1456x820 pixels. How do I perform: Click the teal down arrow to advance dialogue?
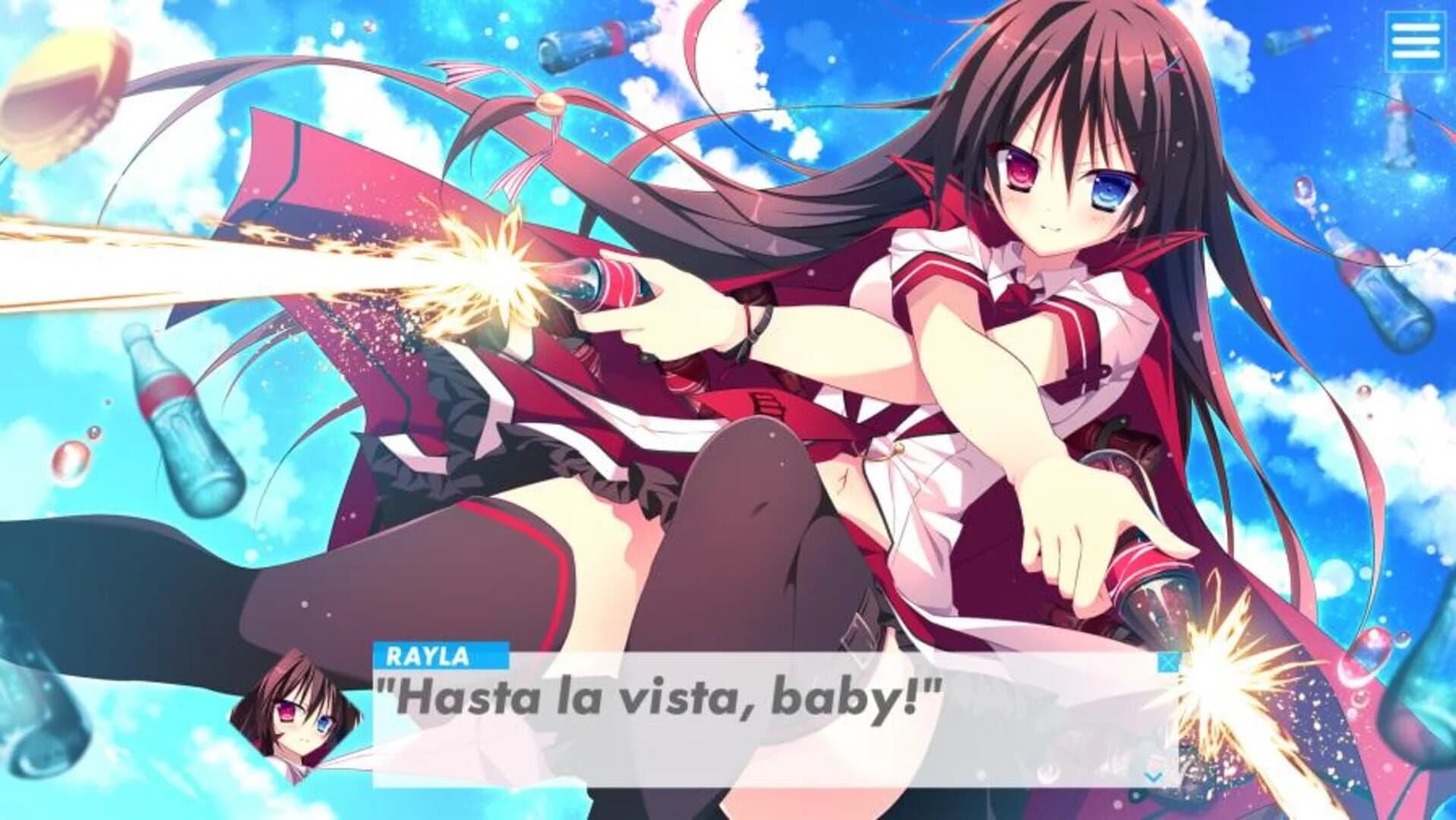coord(1152,777)
